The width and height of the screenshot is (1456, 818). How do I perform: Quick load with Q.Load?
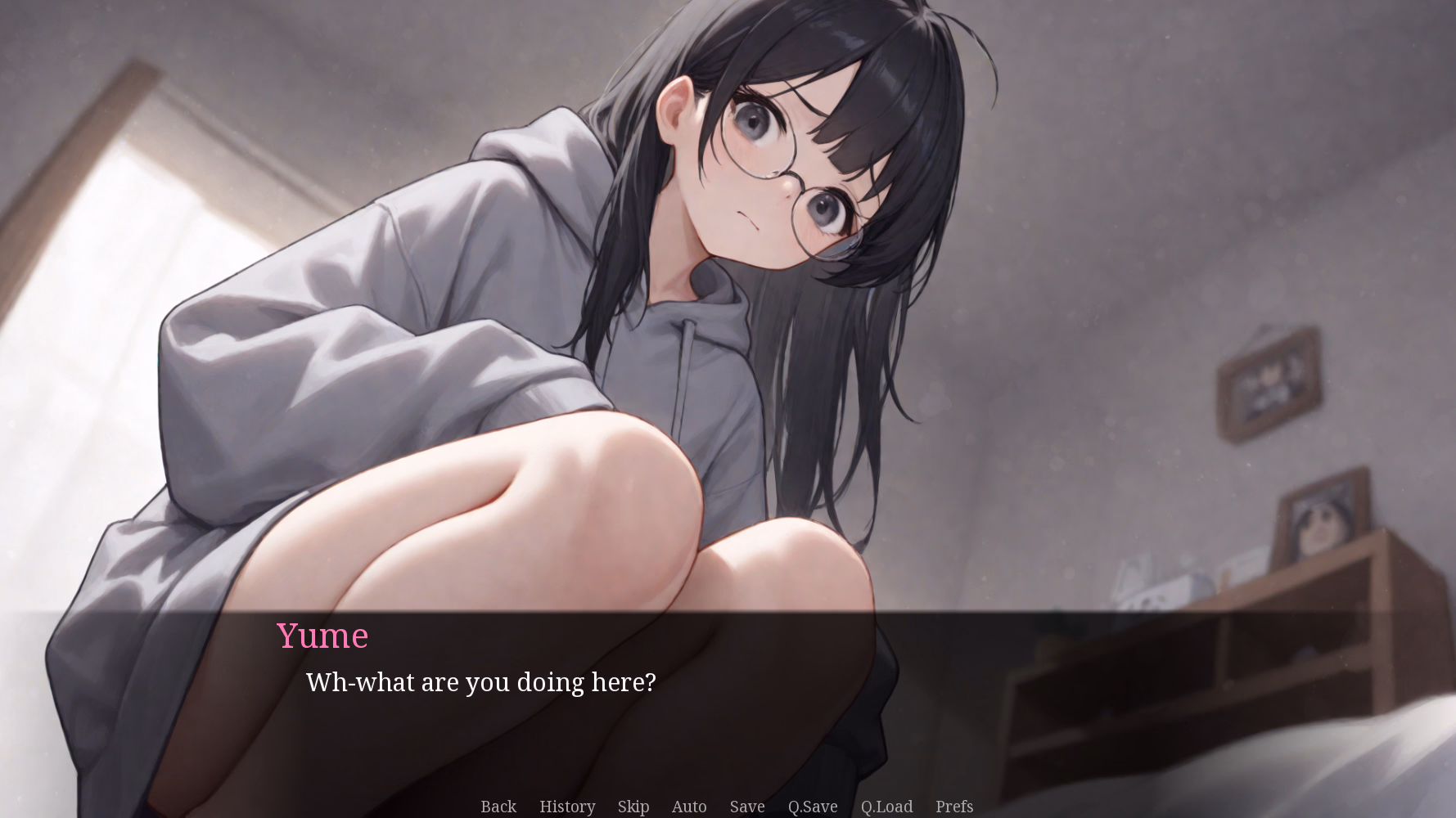pyautogui.click(x=886, y=807)
